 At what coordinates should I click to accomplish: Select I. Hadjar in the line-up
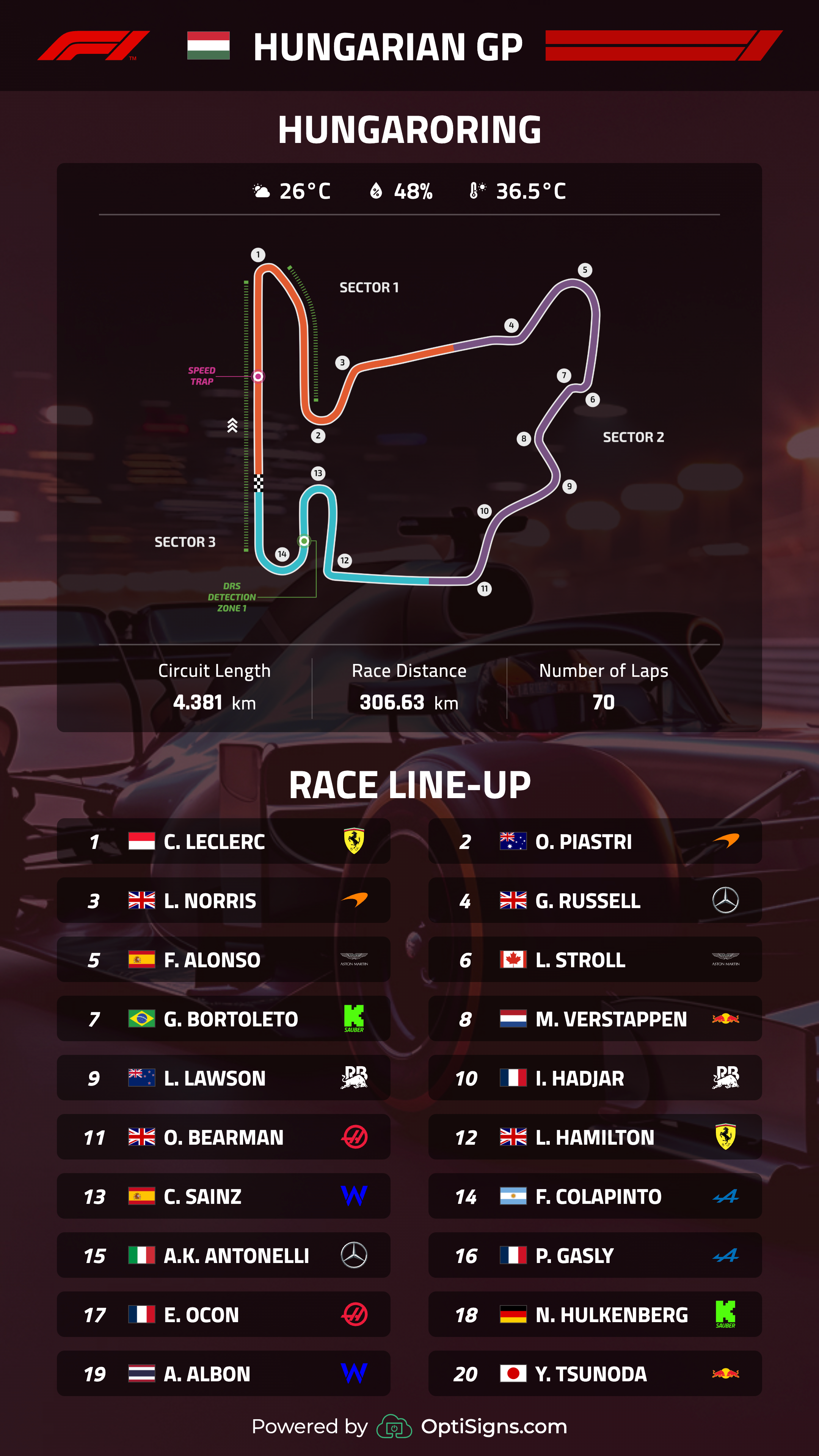coord(595,1078)
